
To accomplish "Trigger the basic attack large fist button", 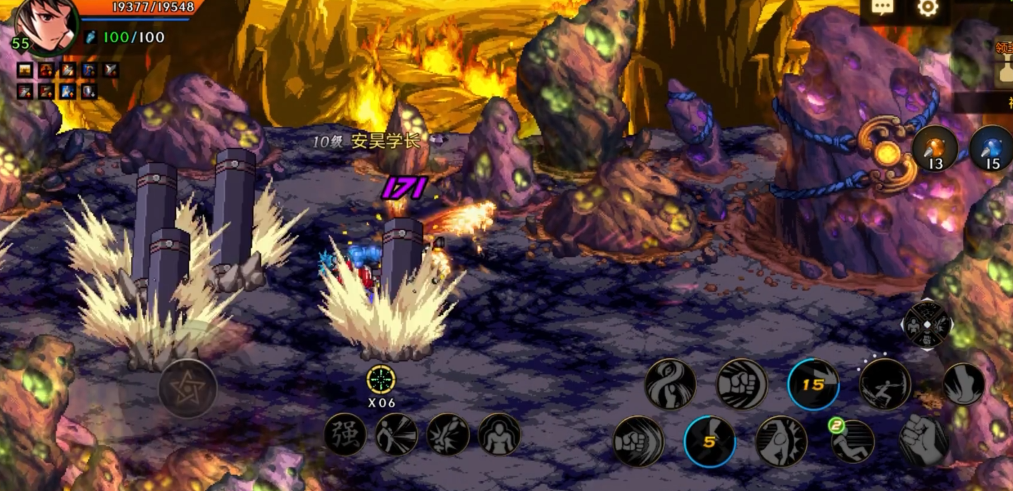I will pyautogui.click(x=922, y=440).
